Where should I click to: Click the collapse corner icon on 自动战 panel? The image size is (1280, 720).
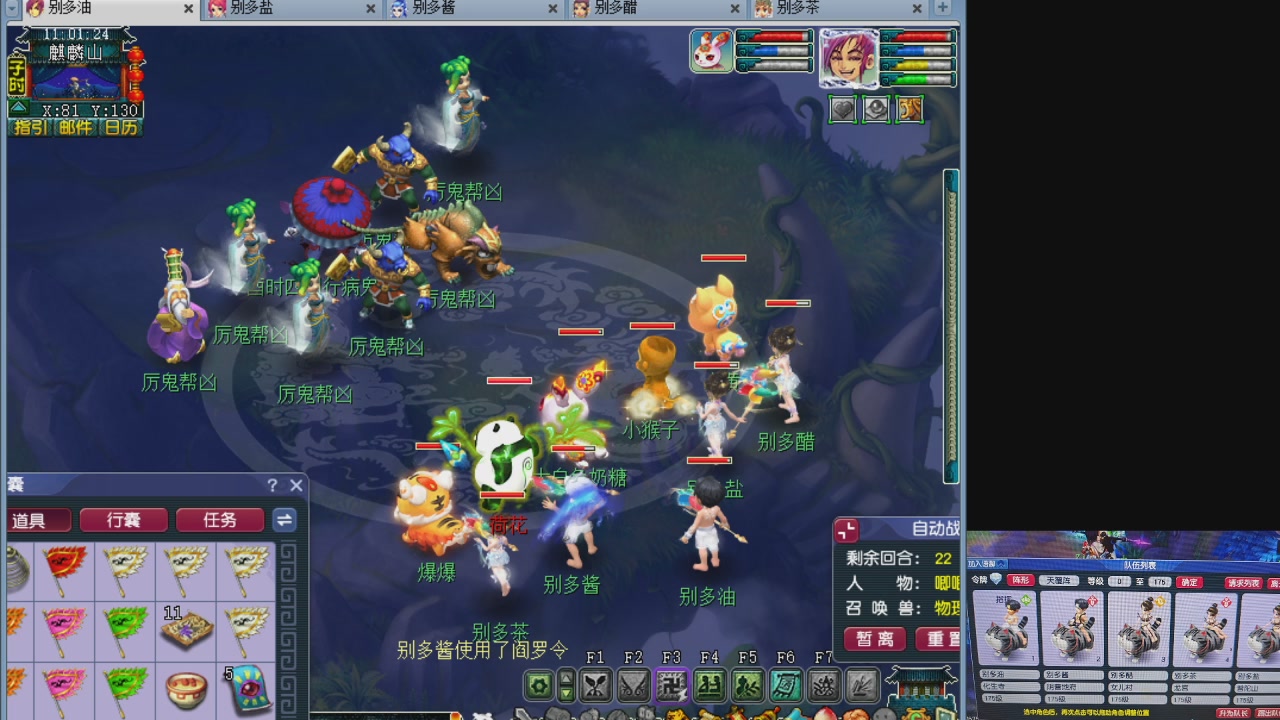click(848, 530)
